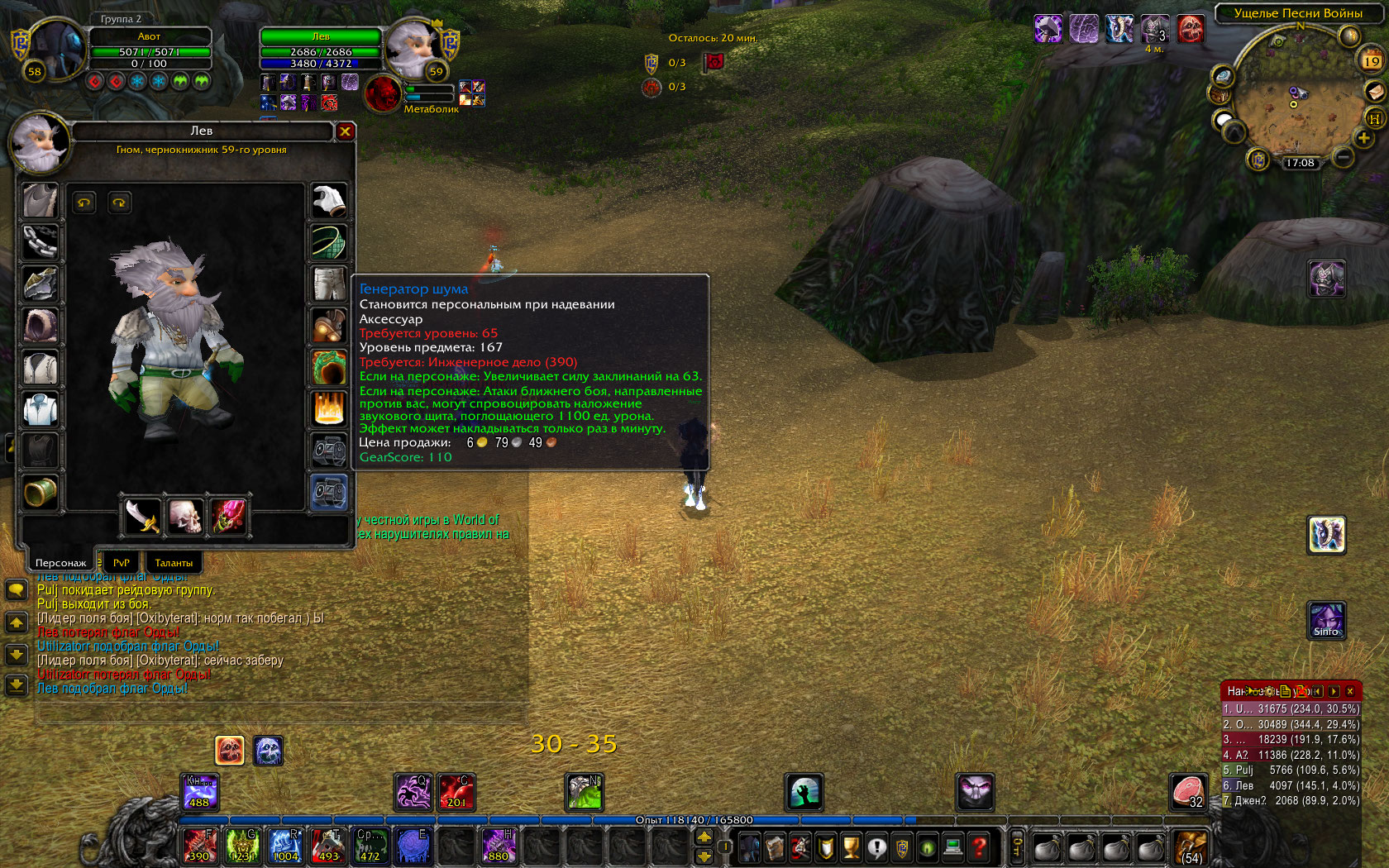Screen dimensions: 1389x868
Task: Select the white gloves equipment slot
Action: click(329, 201)
